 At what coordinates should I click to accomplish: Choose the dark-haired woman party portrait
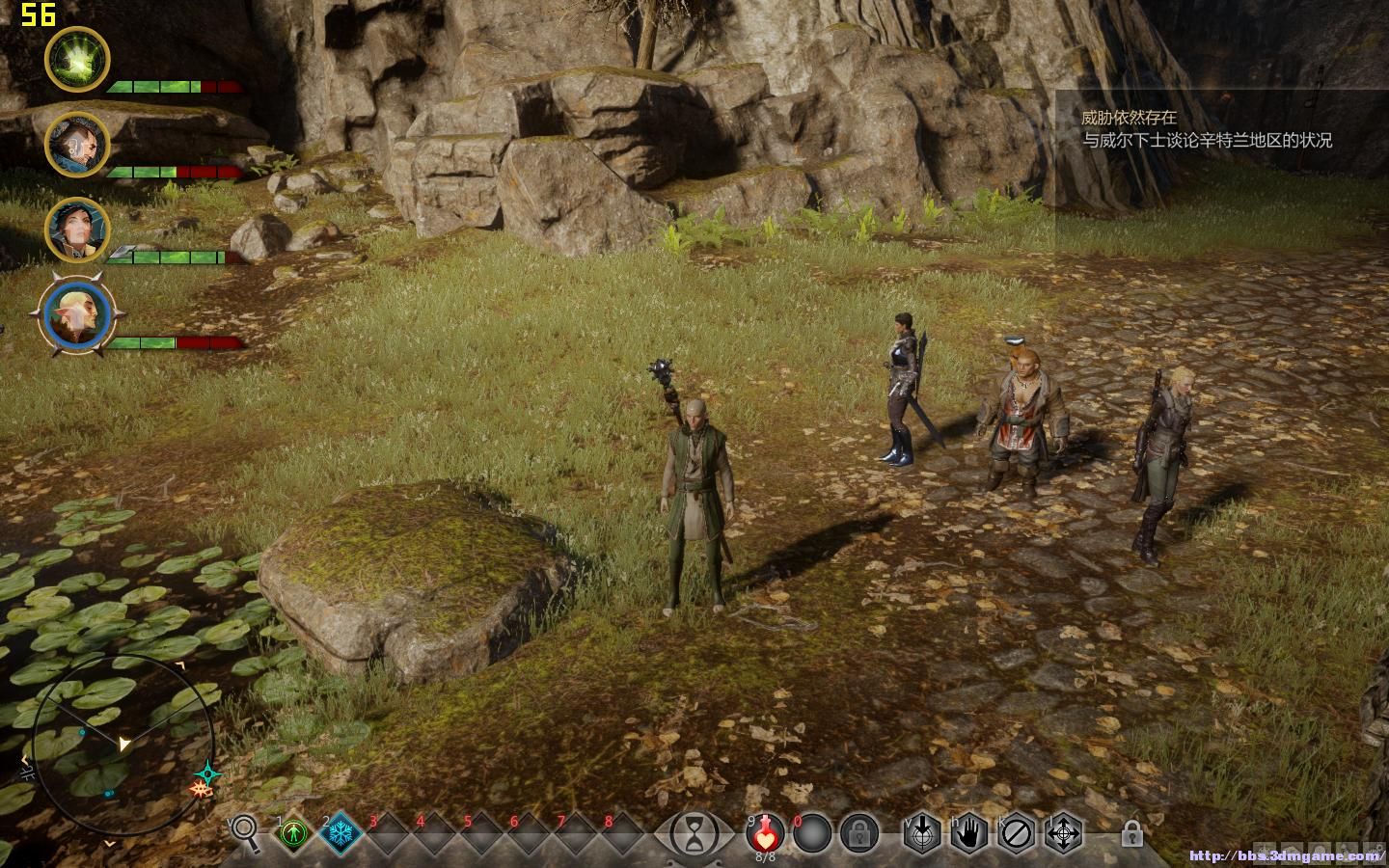(77, 230)
